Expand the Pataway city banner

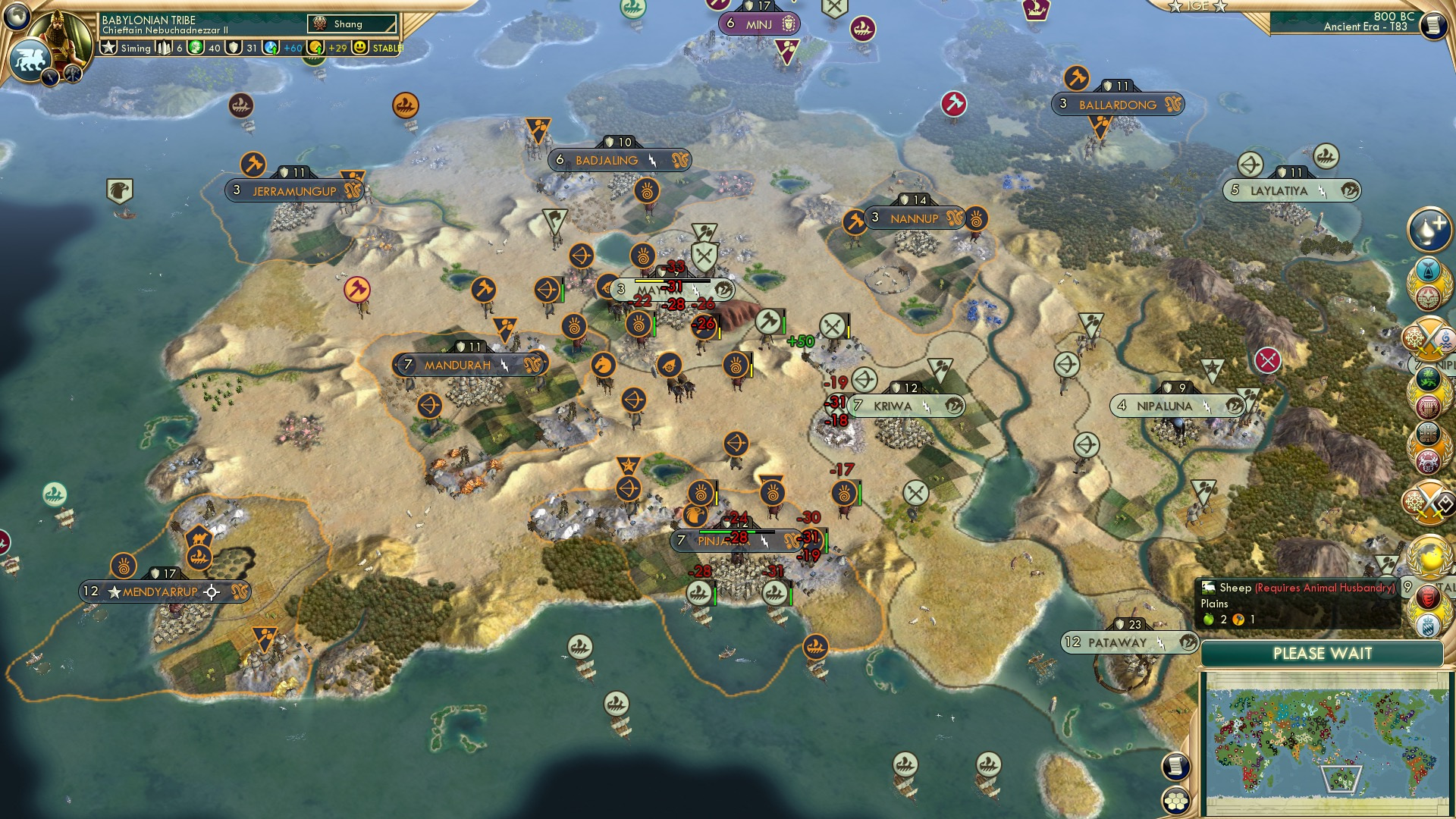1128,642
